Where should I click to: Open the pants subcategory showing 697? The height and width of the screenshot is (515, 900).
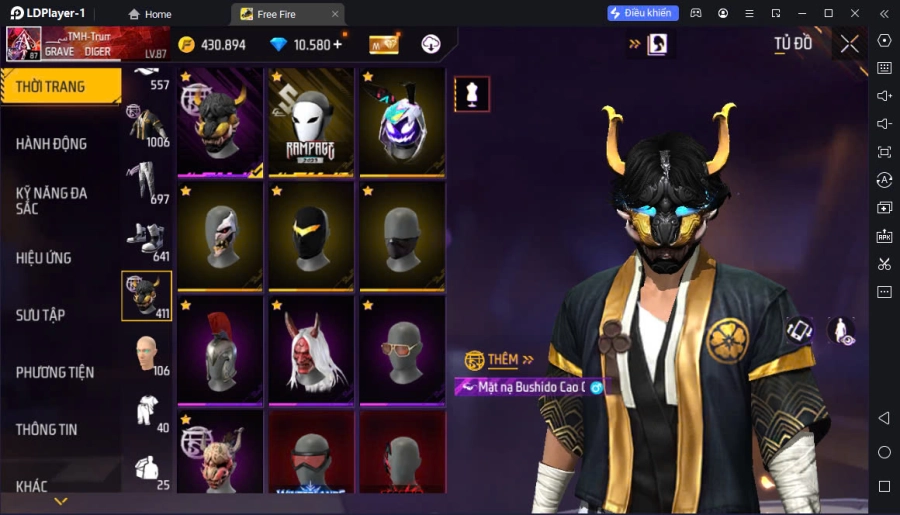coord(146,183)
